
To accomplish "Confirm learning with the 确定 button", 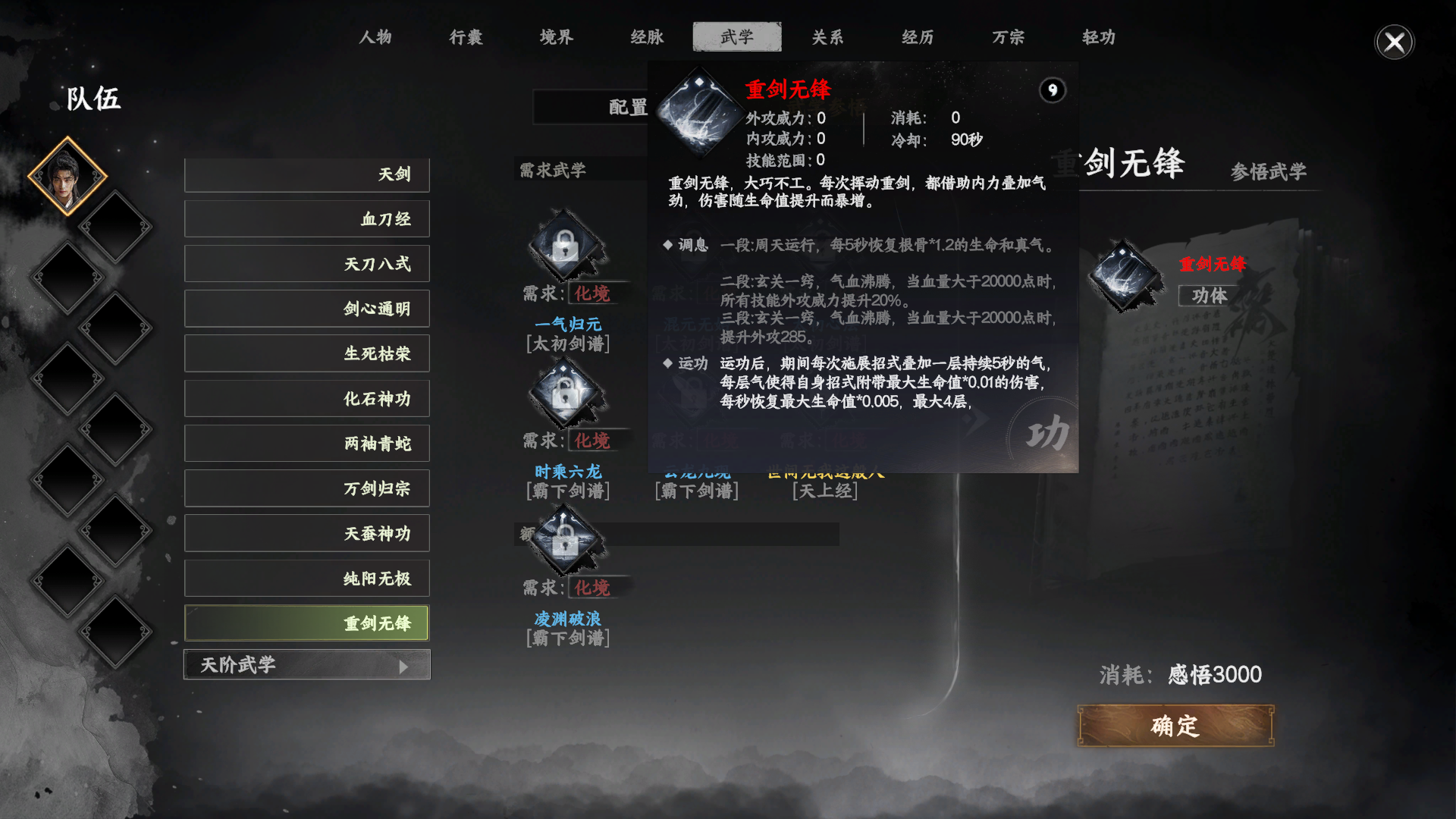I will click(x=1175, y=725).
